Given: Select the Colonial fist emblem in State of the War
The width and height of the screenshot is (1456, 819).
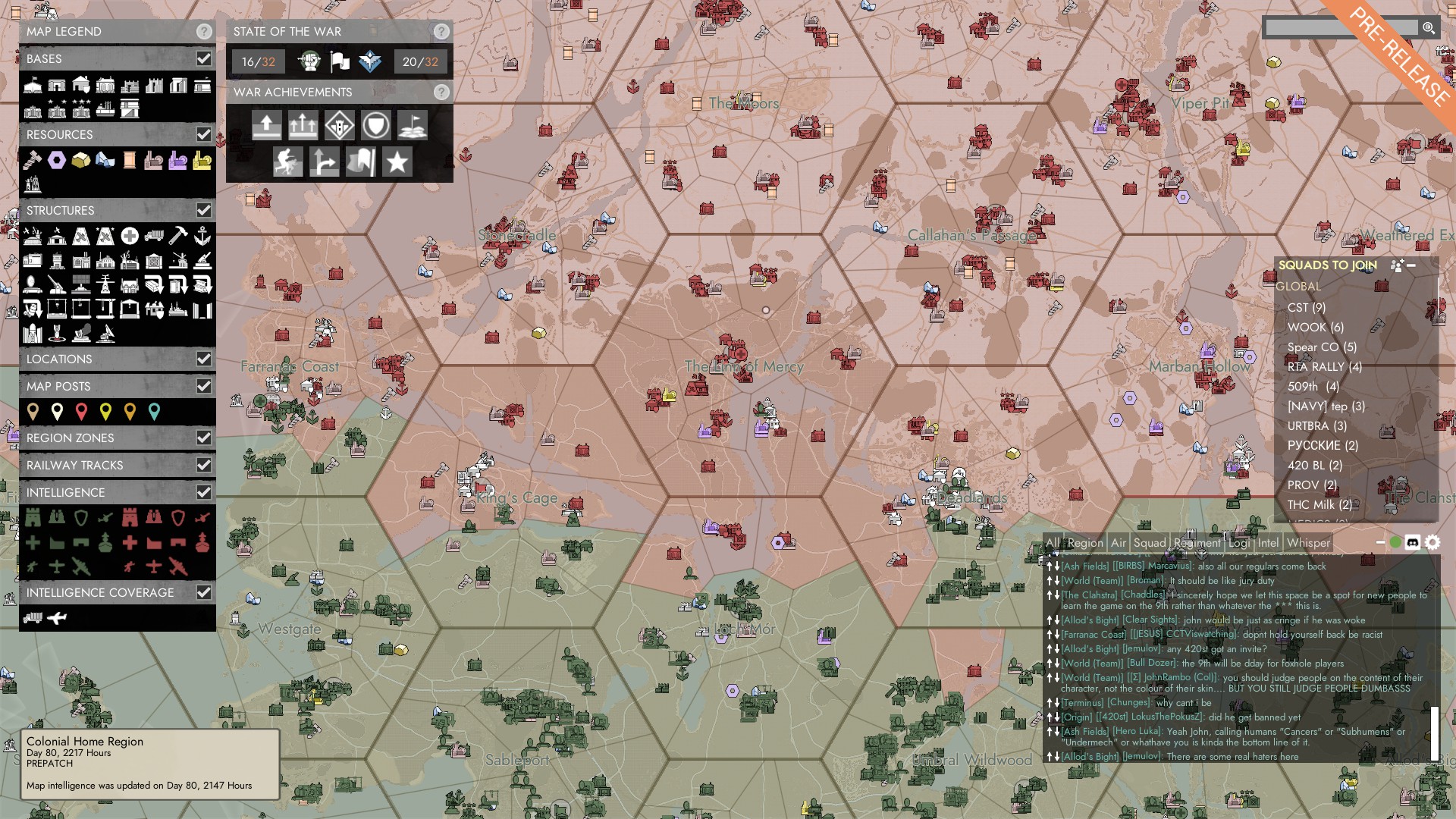Looking at the screenshot, I should pyautogui.click(x=310, y=61).
